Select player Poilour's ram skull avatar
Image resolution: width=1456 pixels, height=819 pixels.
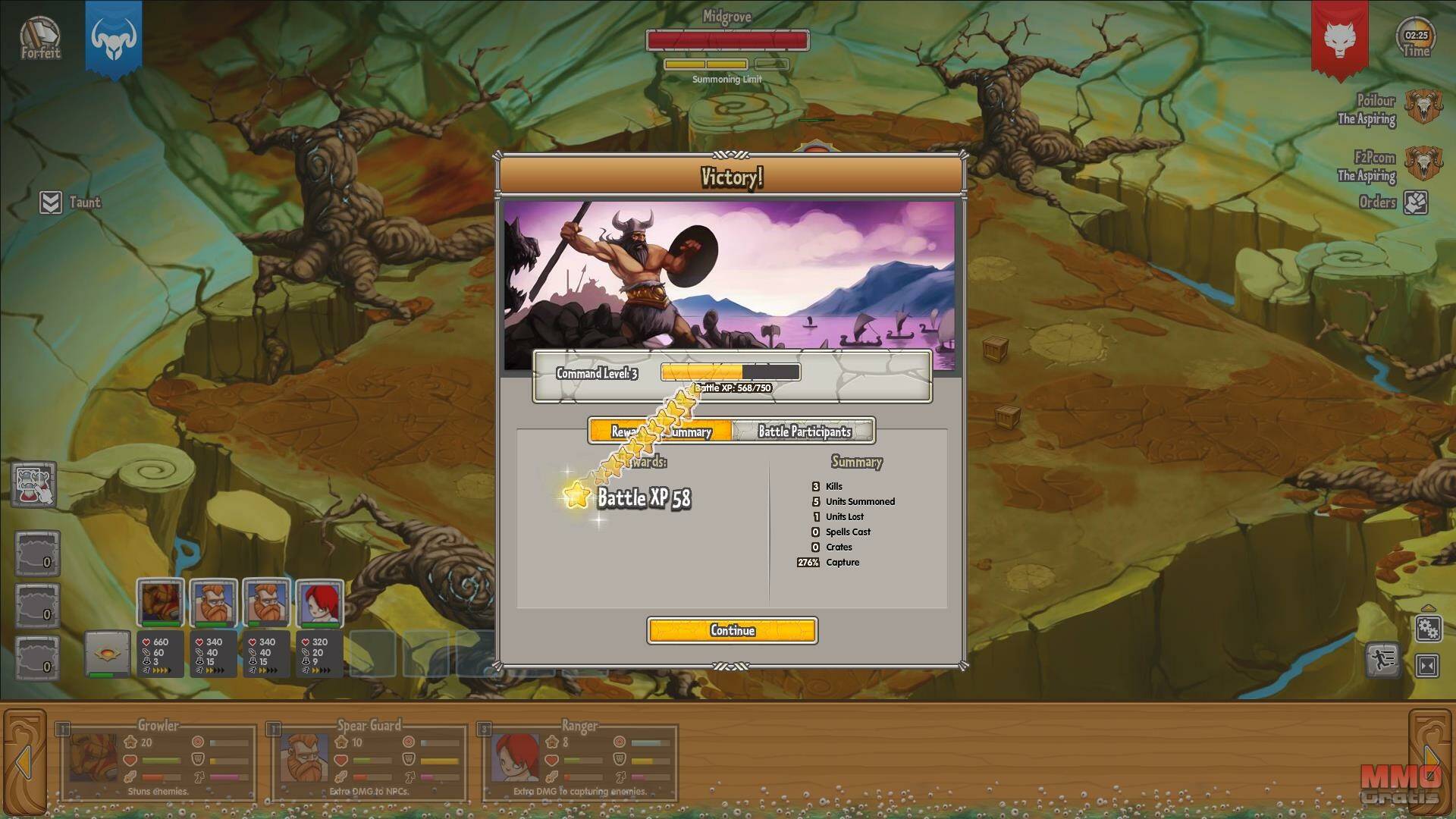[1422, 108]
